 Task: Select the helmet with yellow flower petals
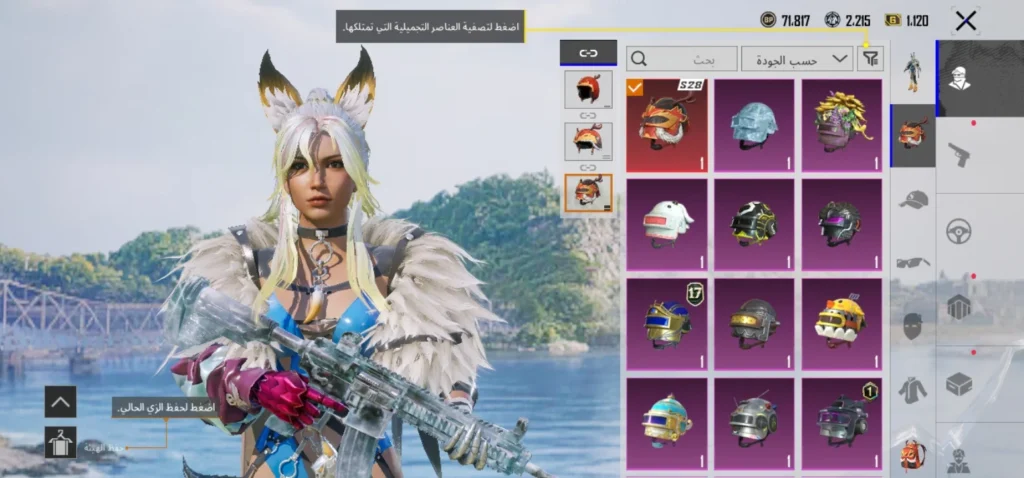tap(842, 123)
